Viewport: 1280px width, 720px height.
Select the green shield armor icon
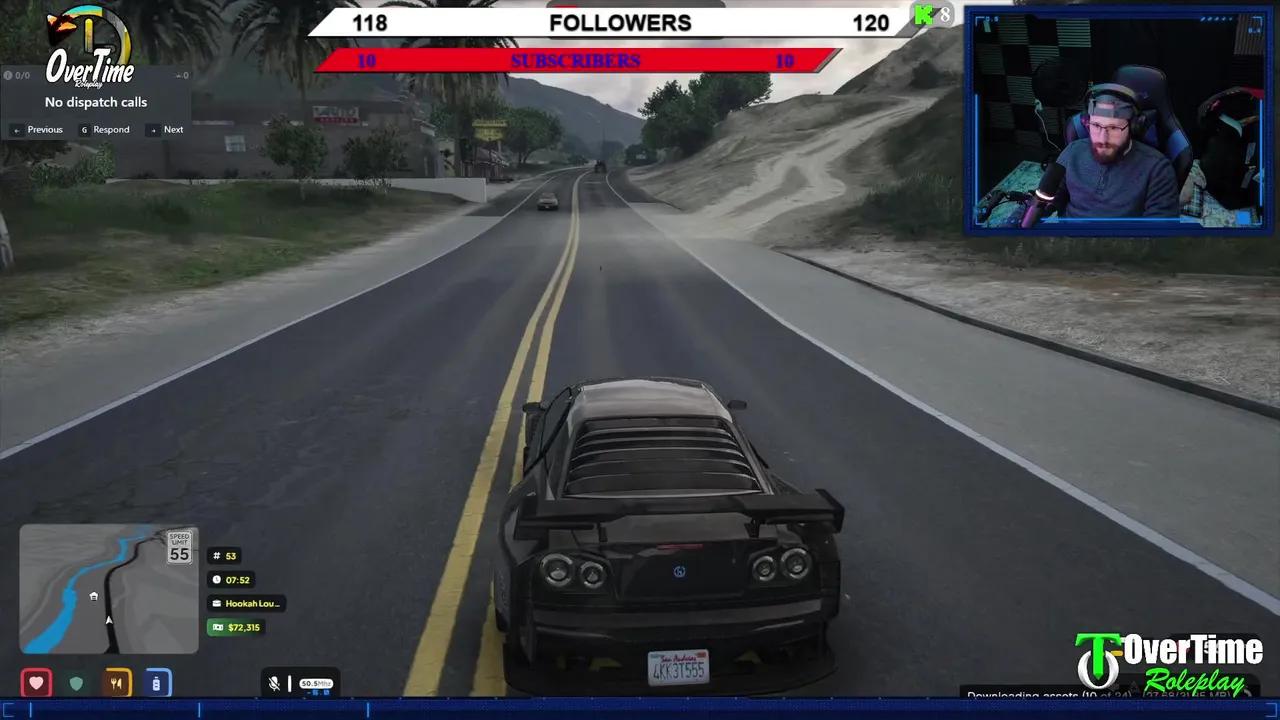click(x=76, y=682)
